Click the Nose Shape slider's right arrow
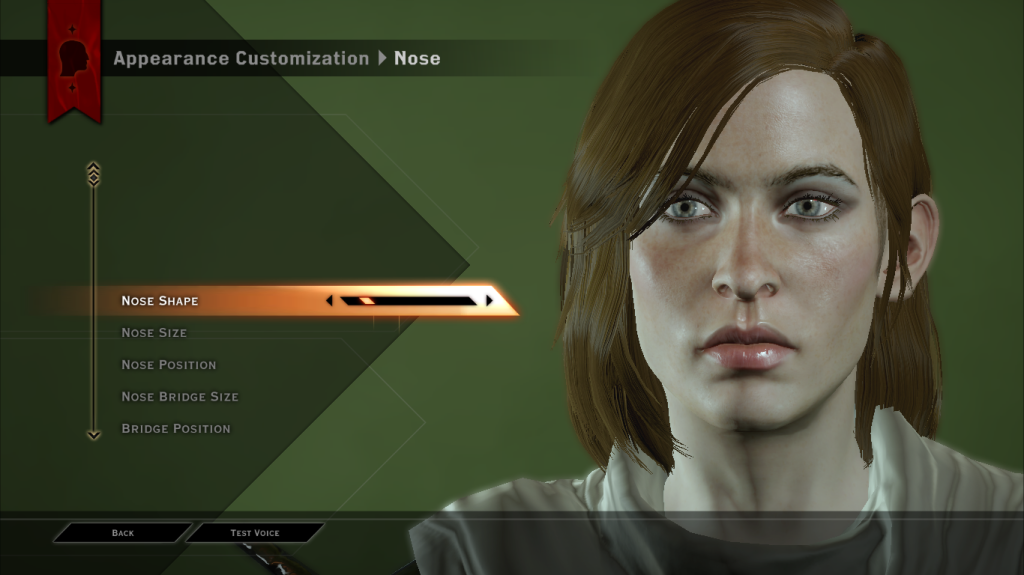Screen dimensions: 1024x575 pos(489,300)
